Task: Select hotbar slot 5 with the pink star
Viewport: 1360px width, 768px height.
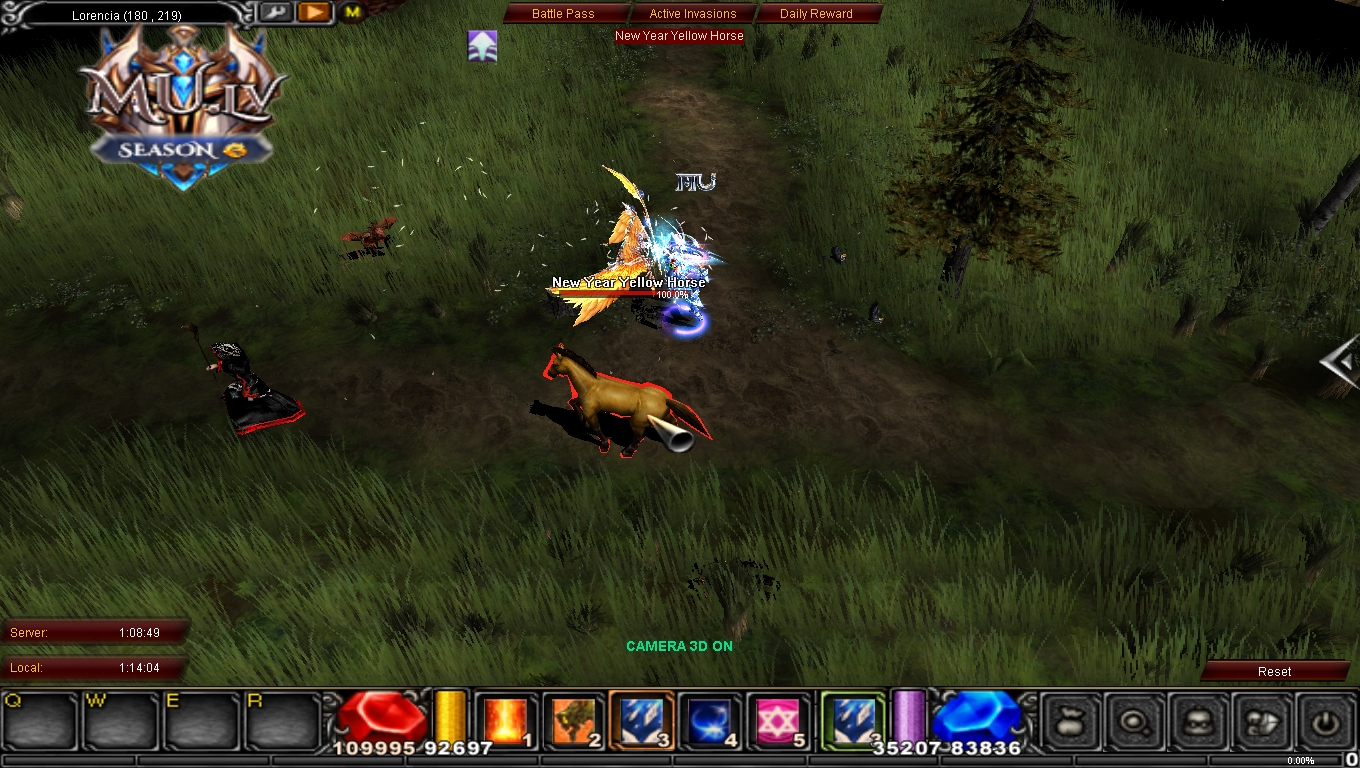Action: 777,718
